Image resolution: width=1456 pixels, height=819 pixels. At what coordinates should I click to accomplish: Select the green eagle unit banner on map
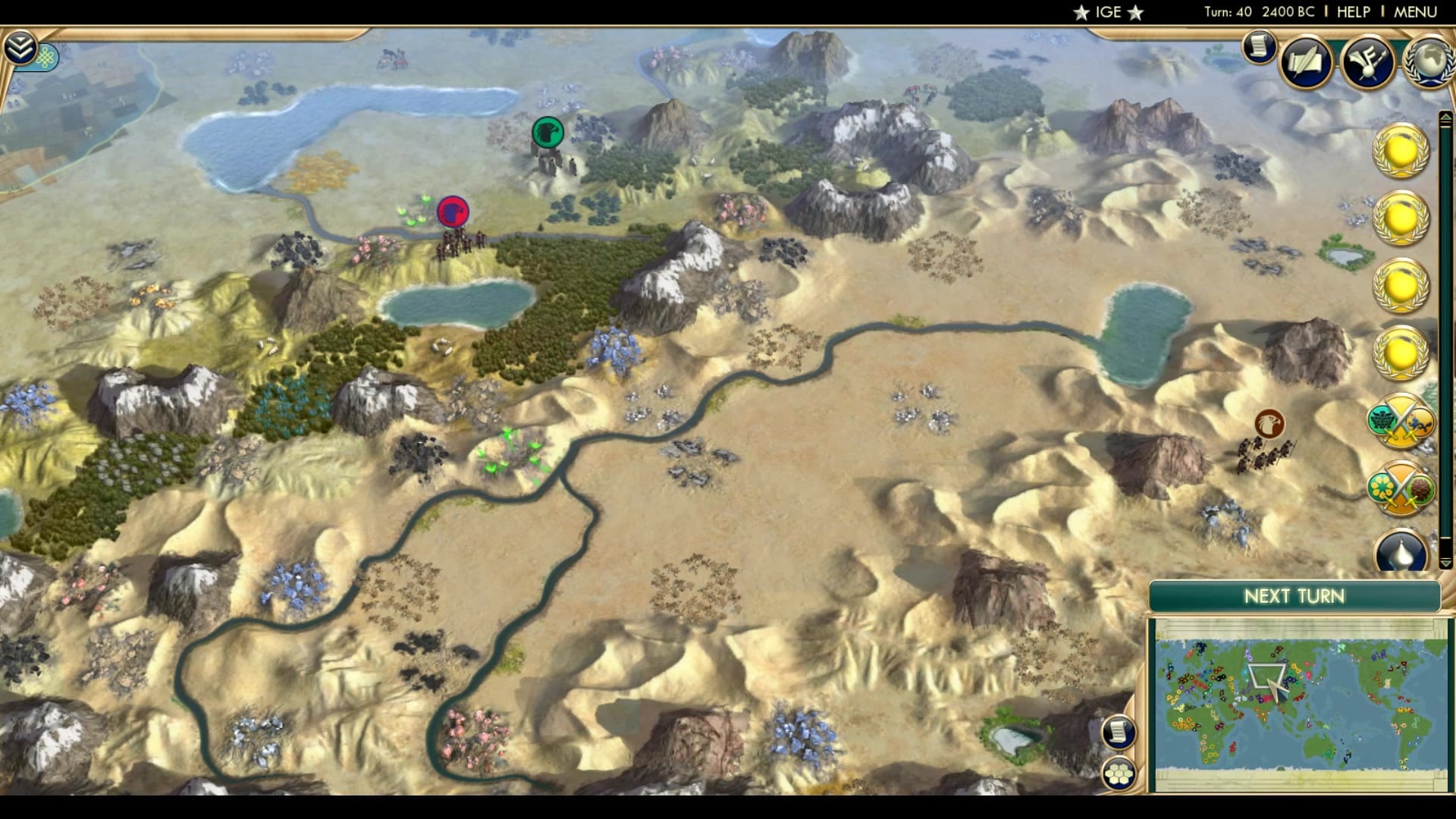click(548, 133)
